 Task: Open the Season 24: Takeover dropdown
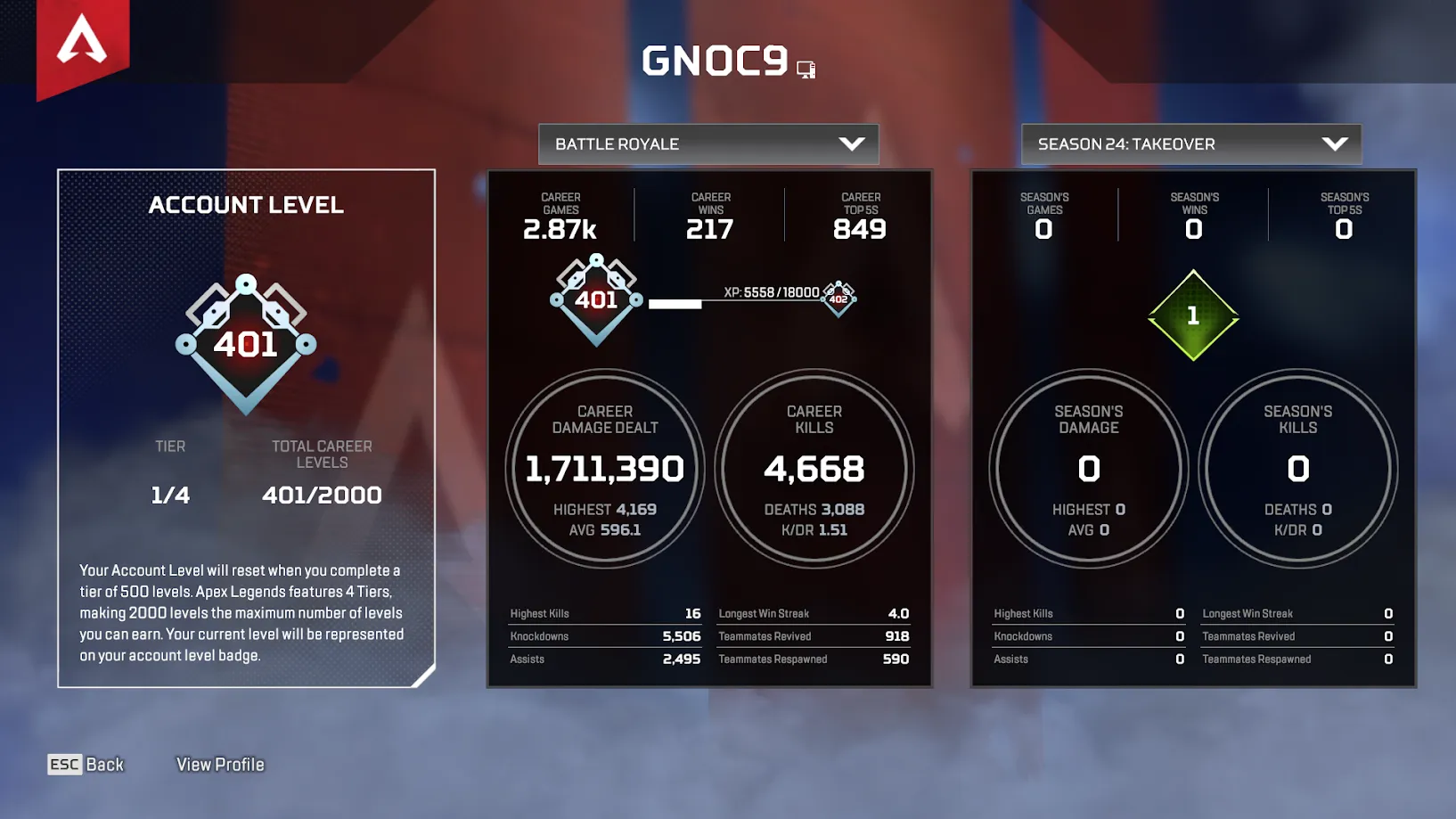[x=1191, y=143]
